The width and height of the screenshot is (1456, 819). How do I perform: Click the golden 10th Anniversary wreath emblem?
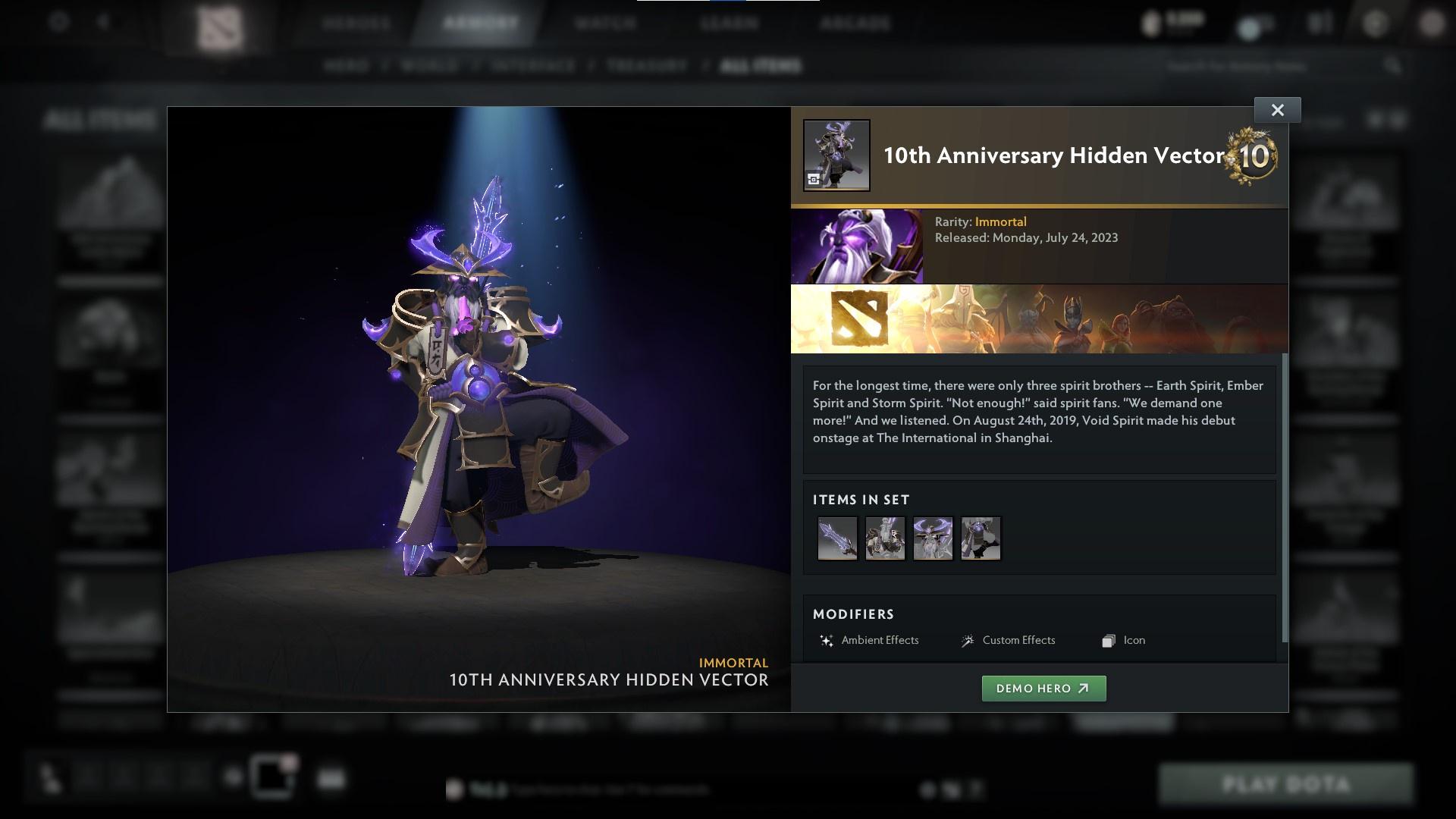point(1251,157)
